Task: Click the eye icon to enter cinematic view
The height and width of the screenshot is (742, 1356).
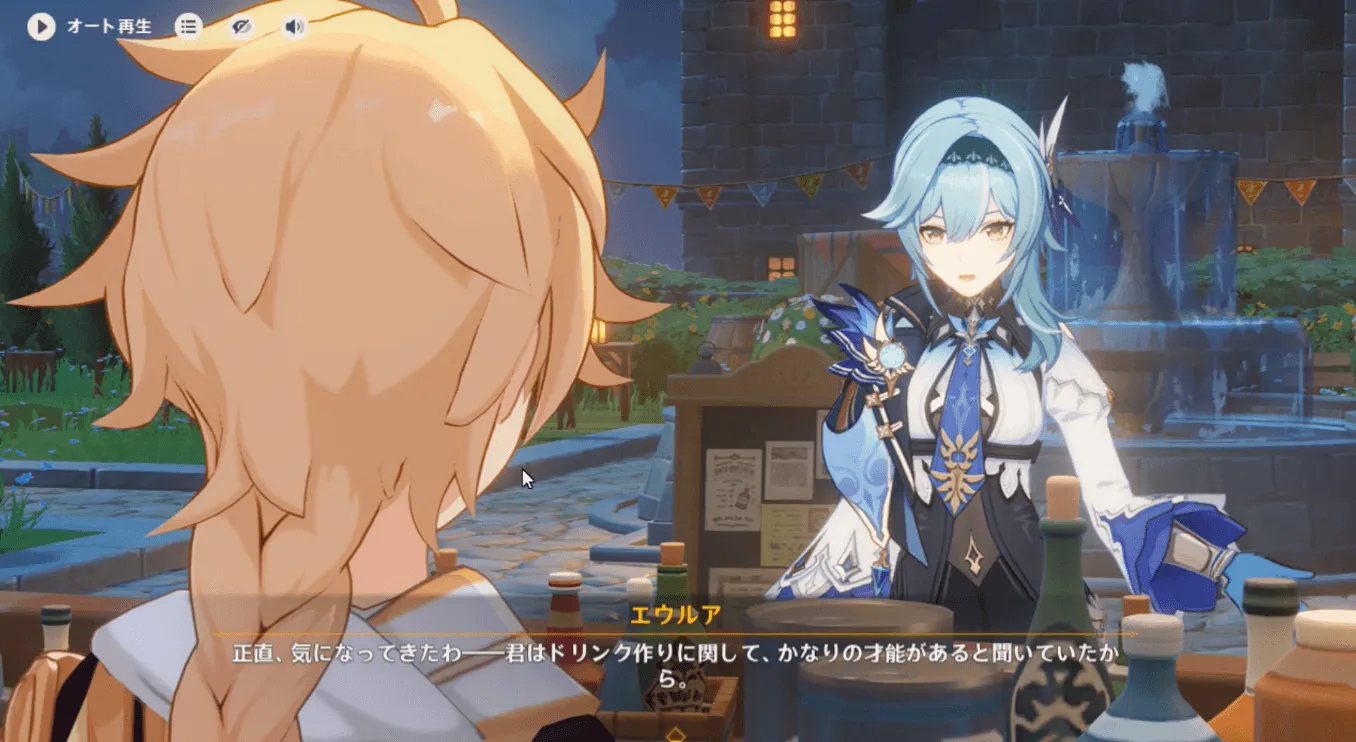Action: click(x=242, y=27)
